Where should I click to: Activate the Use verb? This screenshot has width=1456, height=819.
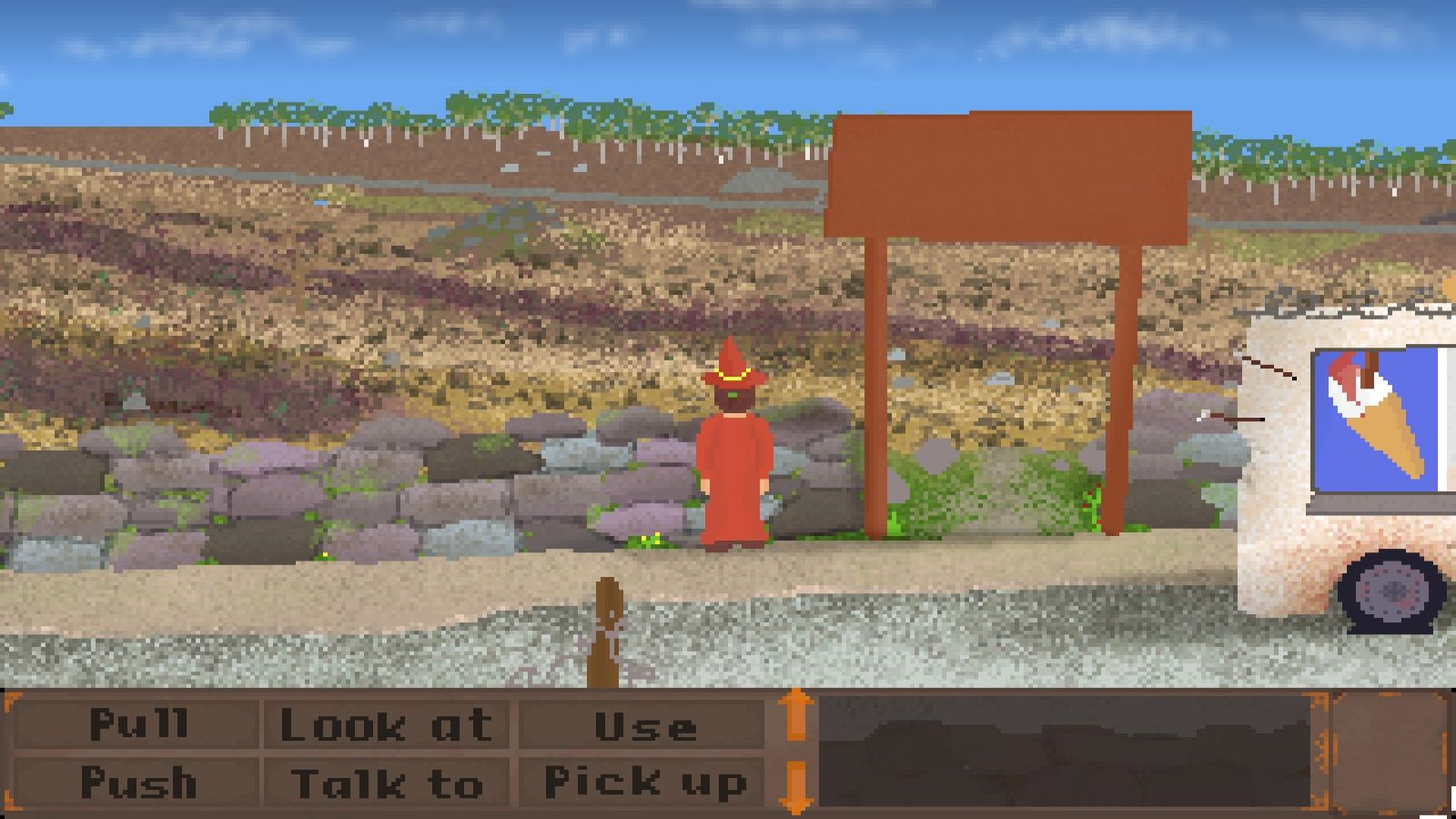tap(644, 724)
